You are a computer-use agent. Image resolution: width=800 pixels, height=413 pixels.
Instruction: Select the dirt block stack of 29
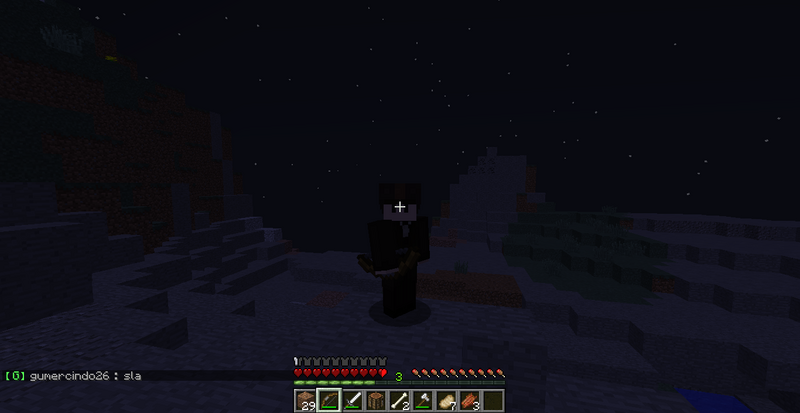click(x=306, y=400)
